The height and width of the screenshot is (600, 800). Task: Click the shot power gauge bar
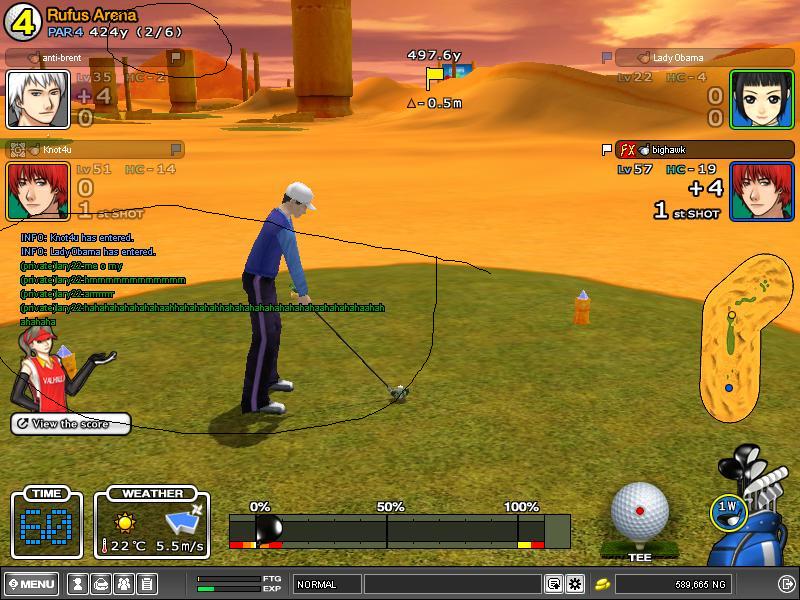(x=400, y=530)
